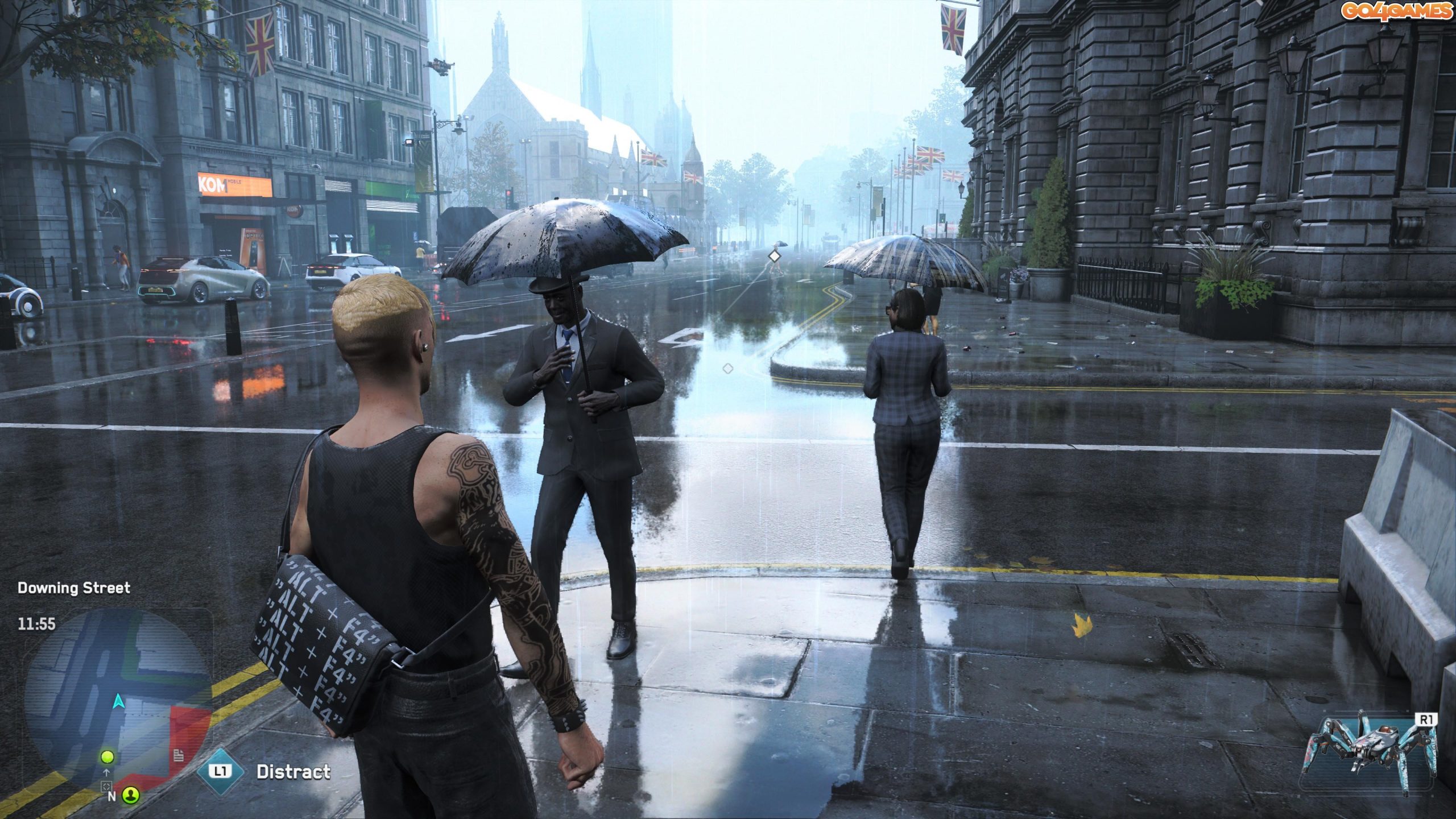Click the north 'N' compass indicator
This screenshot has height=819, width=1456.
click(112, 796)
